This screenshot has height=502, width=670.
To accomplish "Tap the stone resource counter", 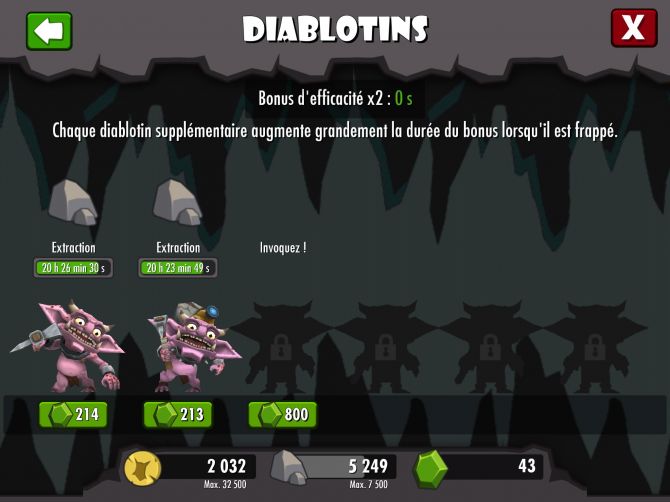I will click(335, 467).
